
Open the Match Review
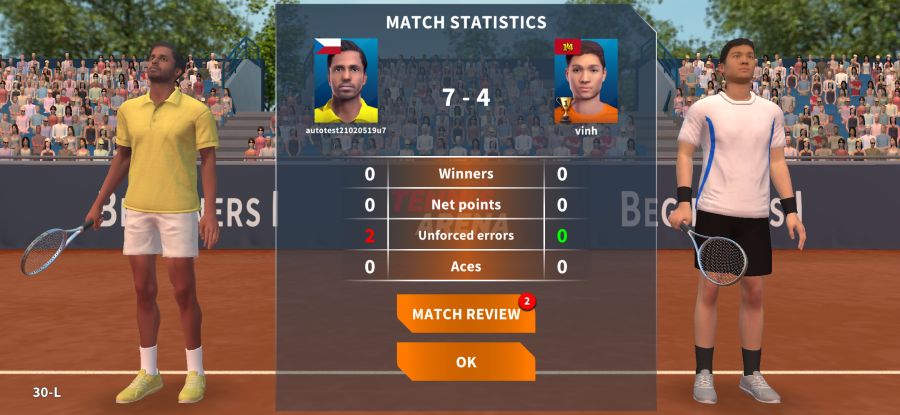(x=466, y=314)
